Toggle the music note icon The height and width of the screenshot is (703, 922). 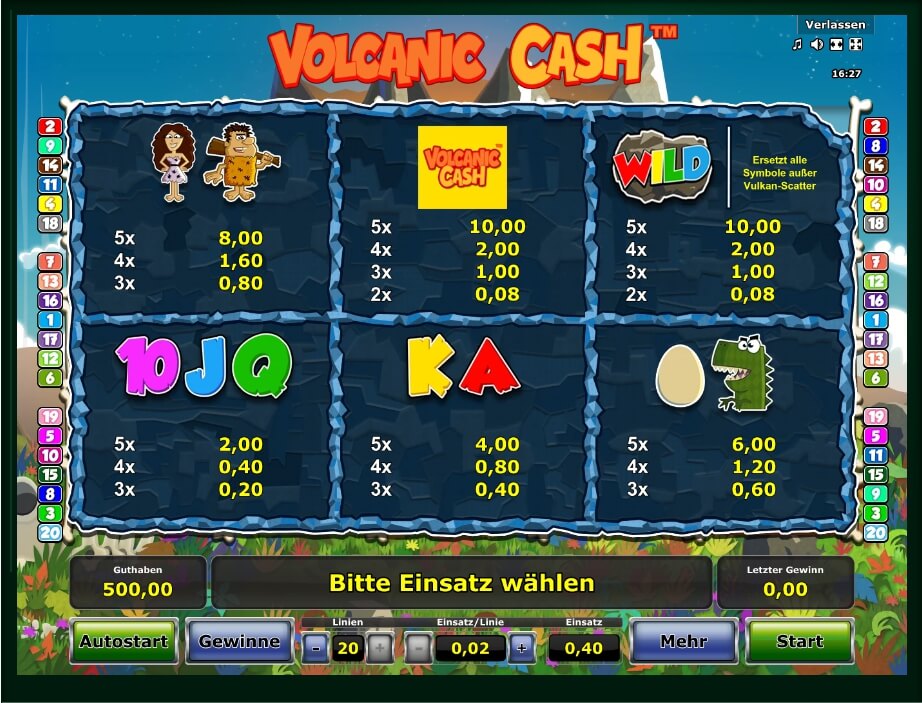tap(798, 44)
